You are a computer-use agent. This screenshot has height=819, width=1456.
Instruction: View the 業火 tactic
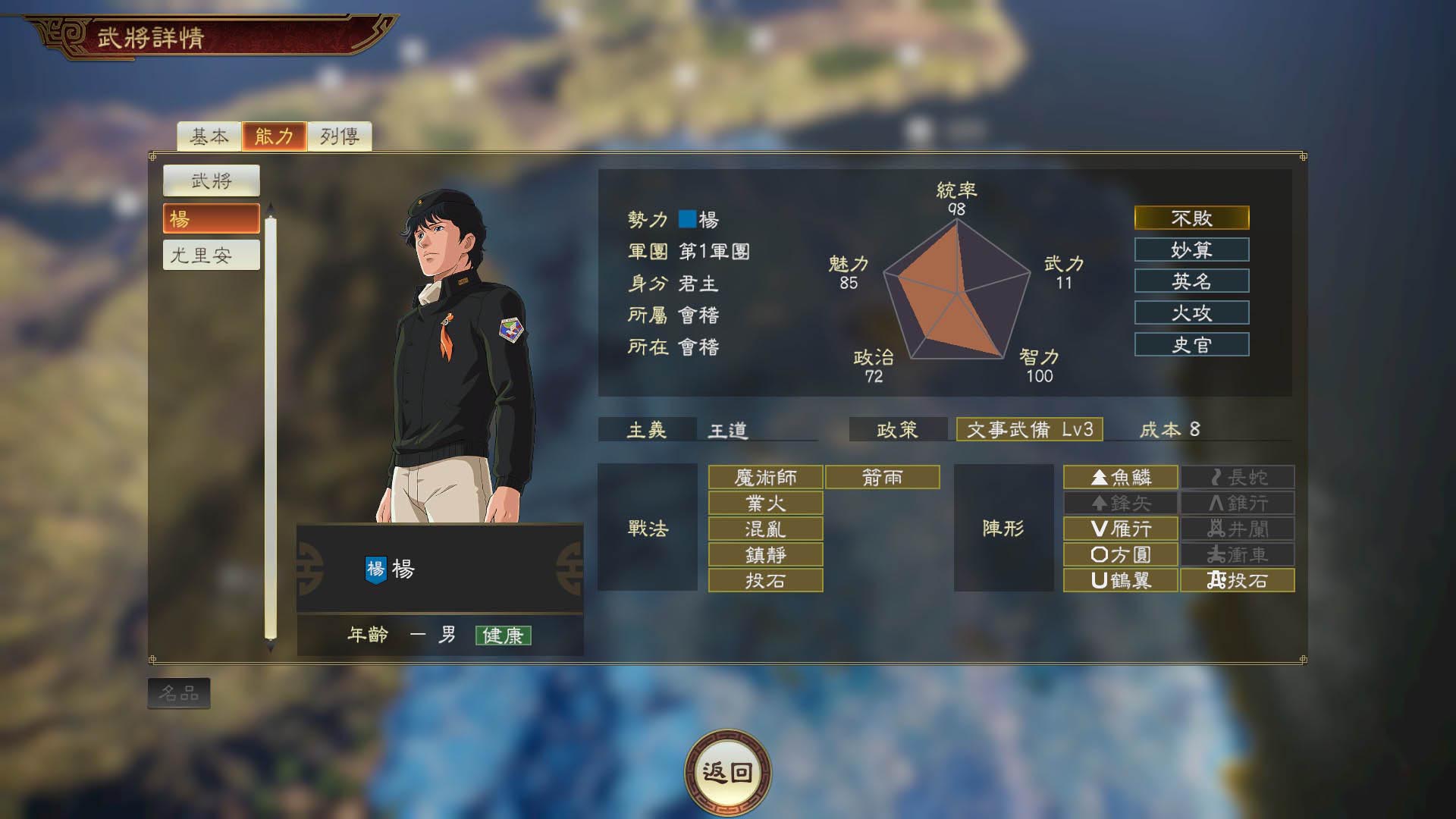(765, 503)
